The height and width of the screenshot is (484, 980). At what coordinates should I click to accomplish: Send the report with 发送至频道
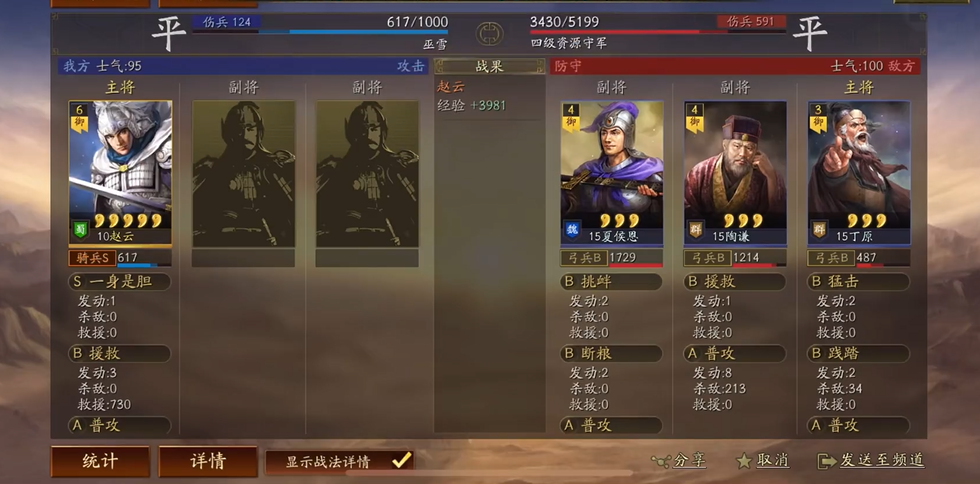click(870, 461)
